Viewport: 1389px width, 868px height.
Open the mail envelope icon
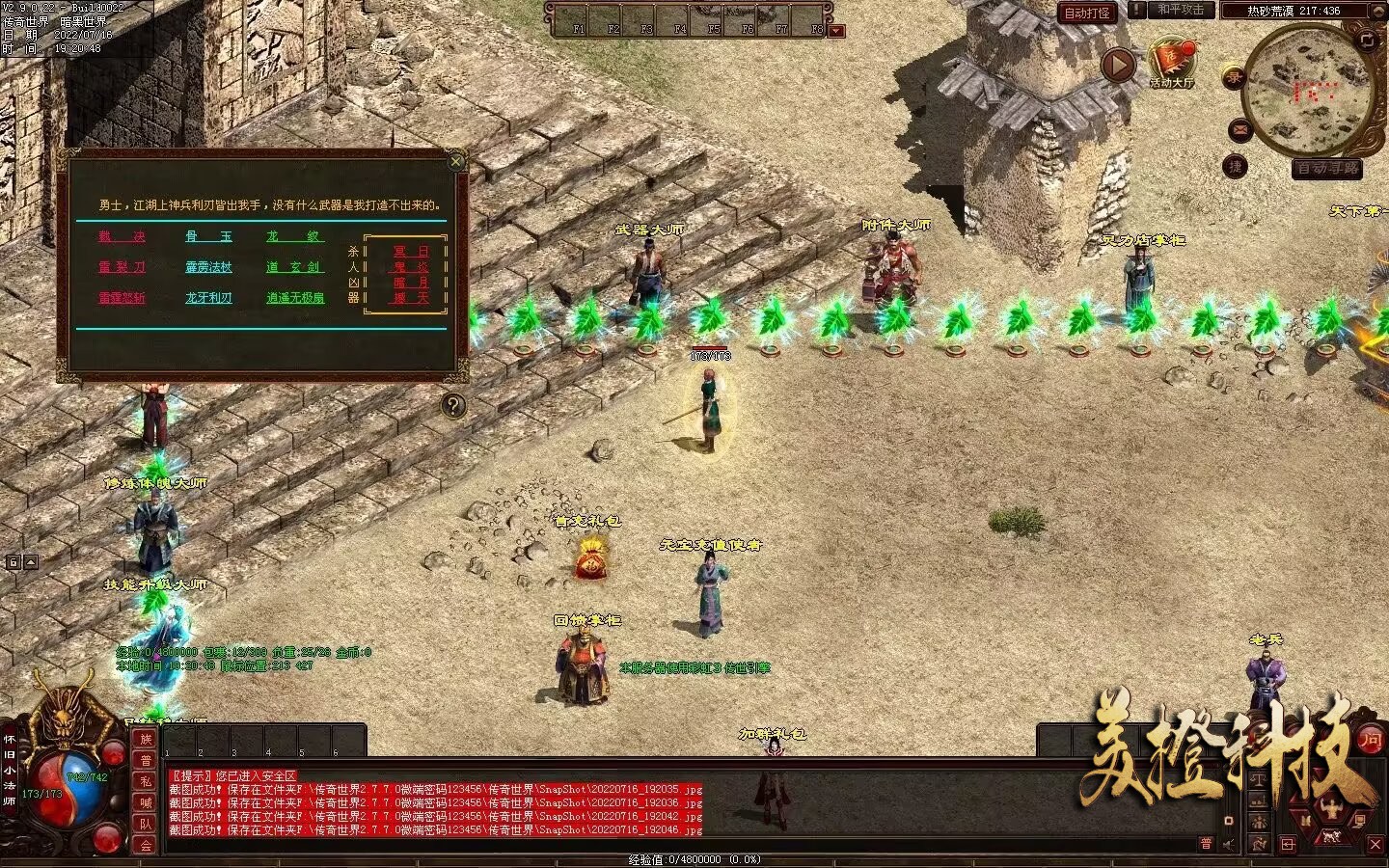pyautogui.click(x=1239, y=129)
